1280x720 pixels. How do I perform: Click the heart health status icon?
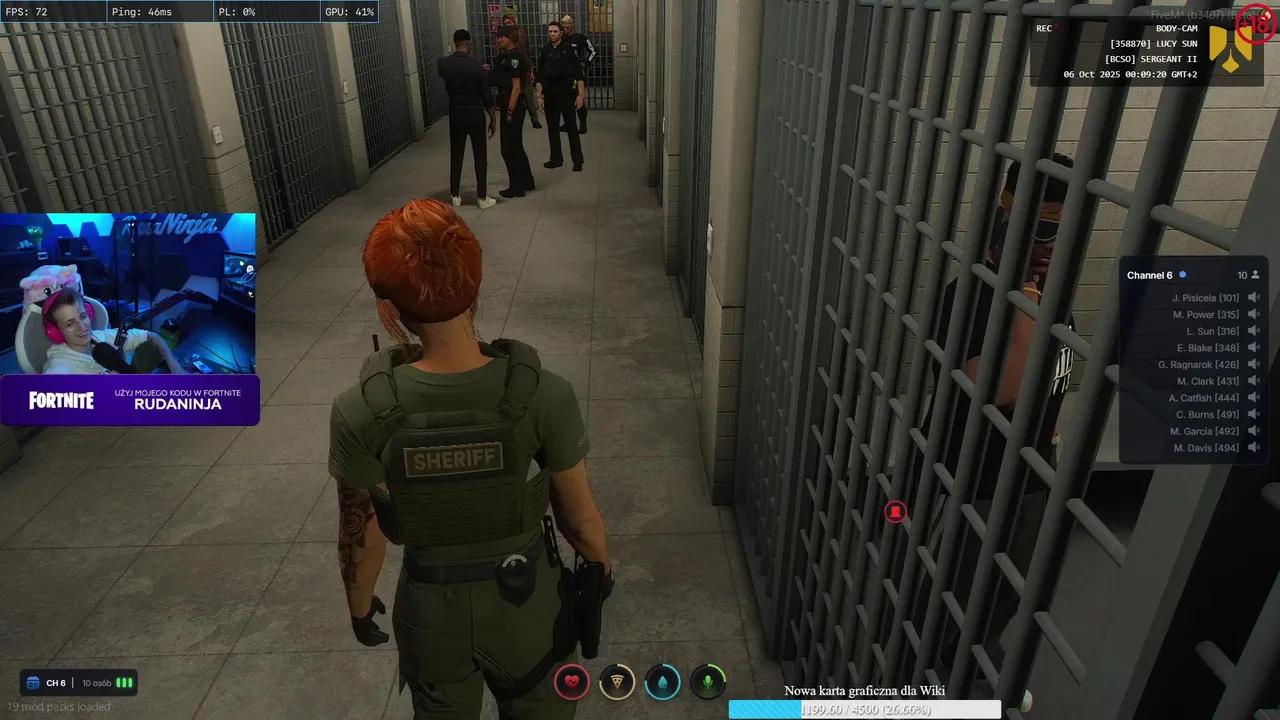tap(572, 682)
